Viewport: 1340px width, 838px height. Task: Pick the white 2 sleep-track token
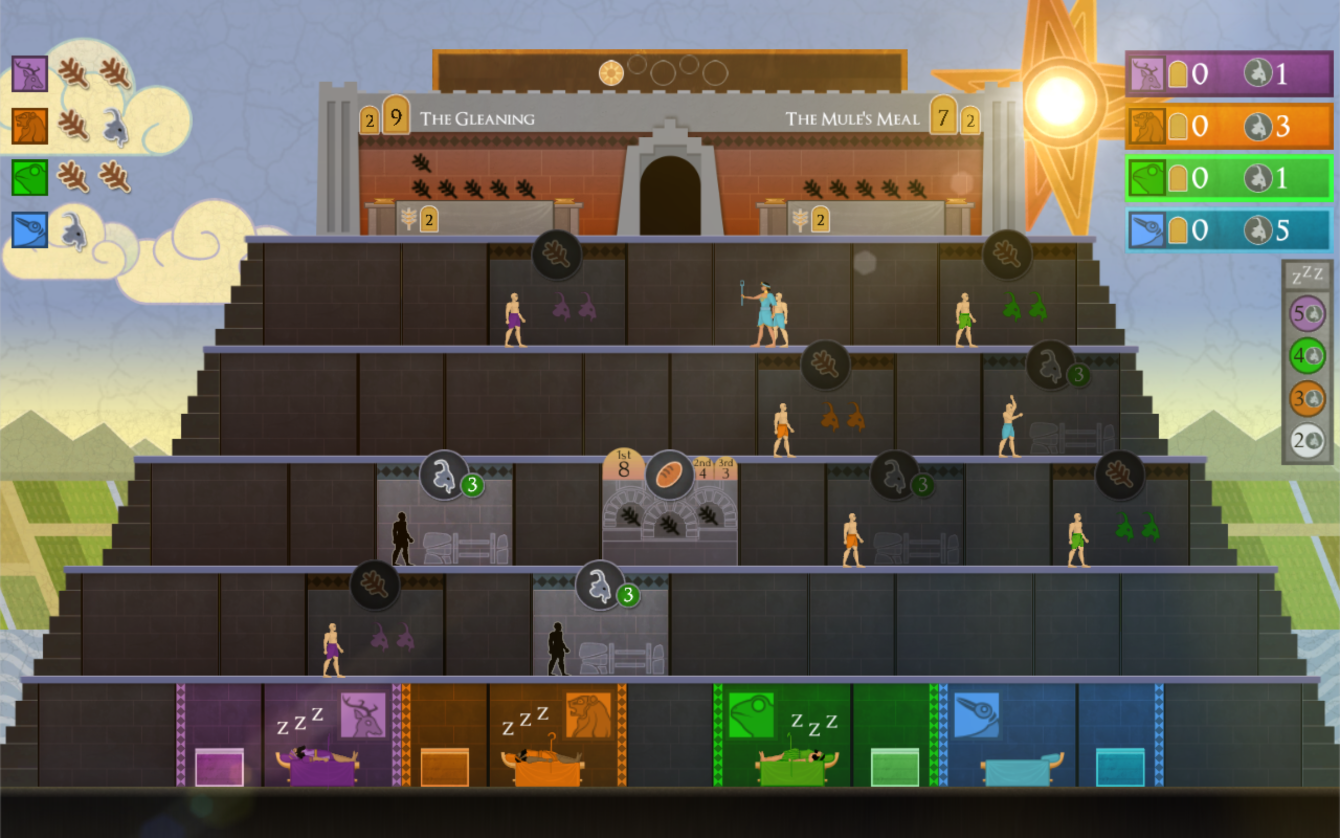pos(1306,440)
